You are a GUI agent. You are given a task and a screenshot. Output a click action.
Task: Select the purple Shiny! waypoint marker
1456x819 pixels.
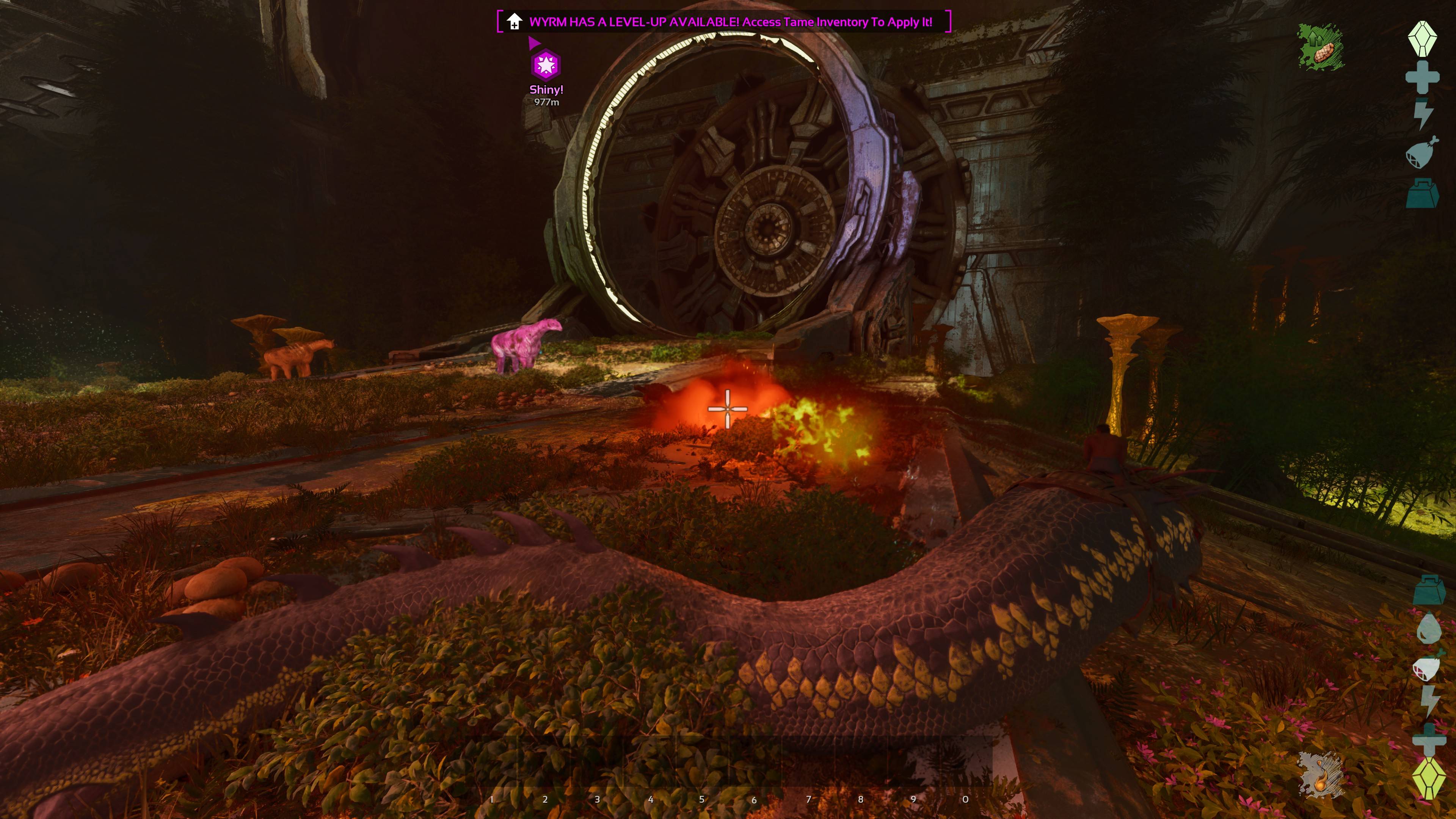pos(546,65)
